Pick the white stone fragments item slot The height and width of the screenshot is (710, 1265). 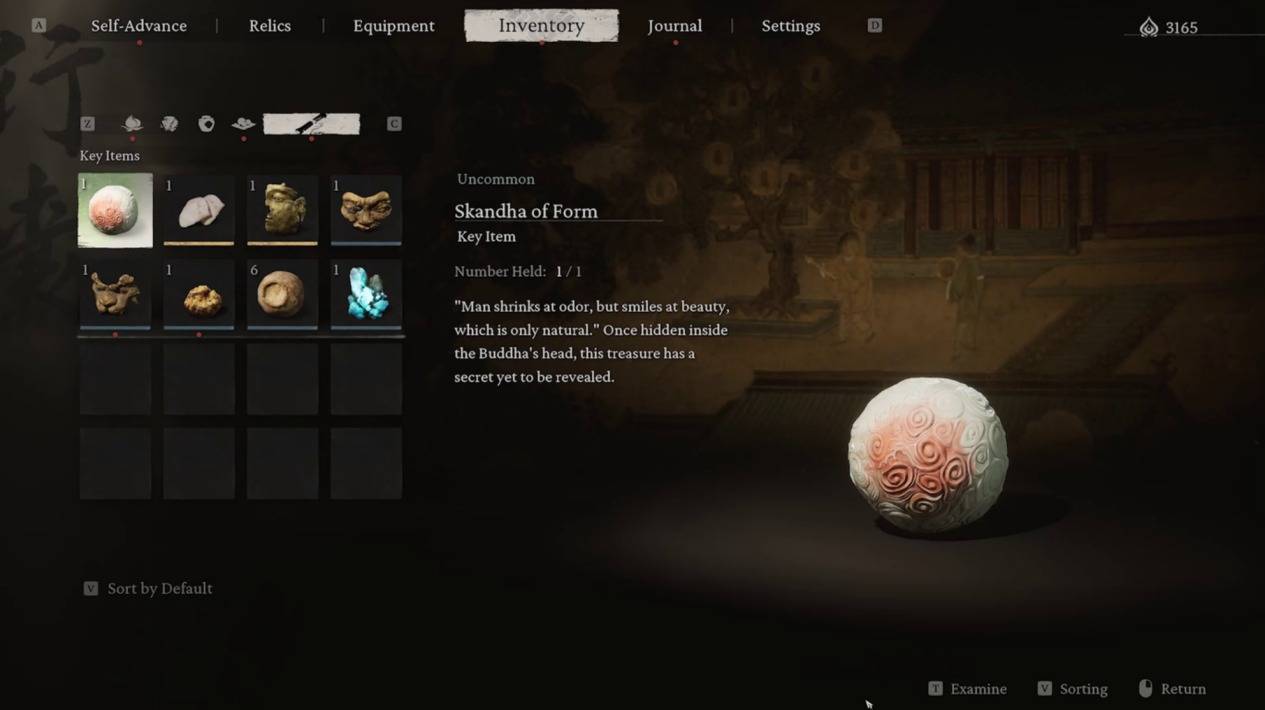(199, 210)
